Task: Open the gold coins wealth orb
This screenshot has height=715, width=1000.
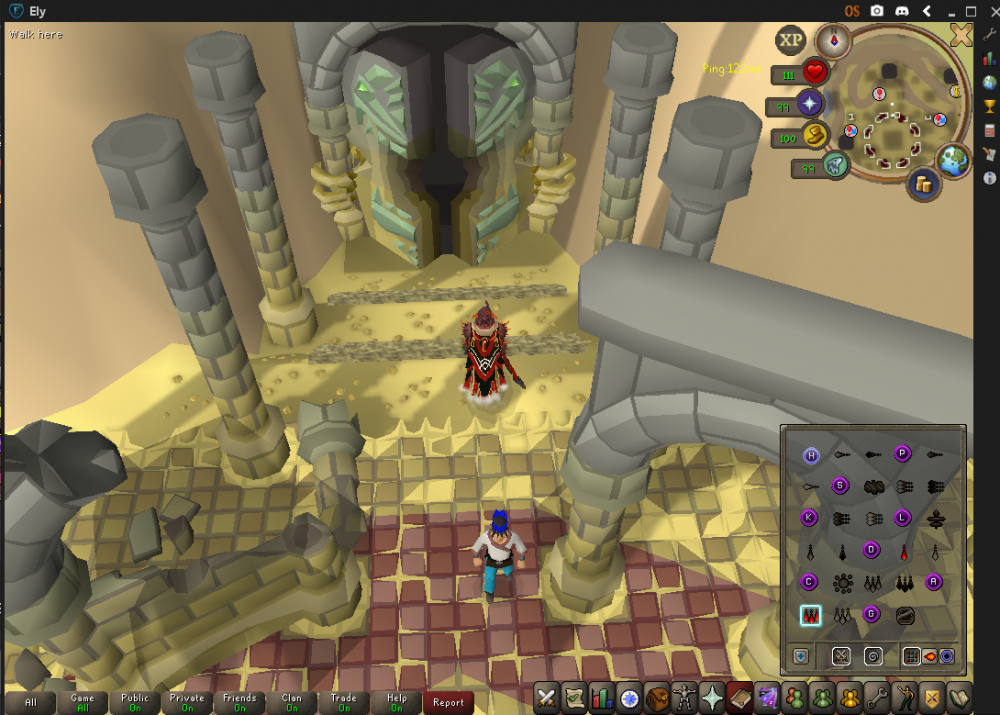Action: point(921,184)
